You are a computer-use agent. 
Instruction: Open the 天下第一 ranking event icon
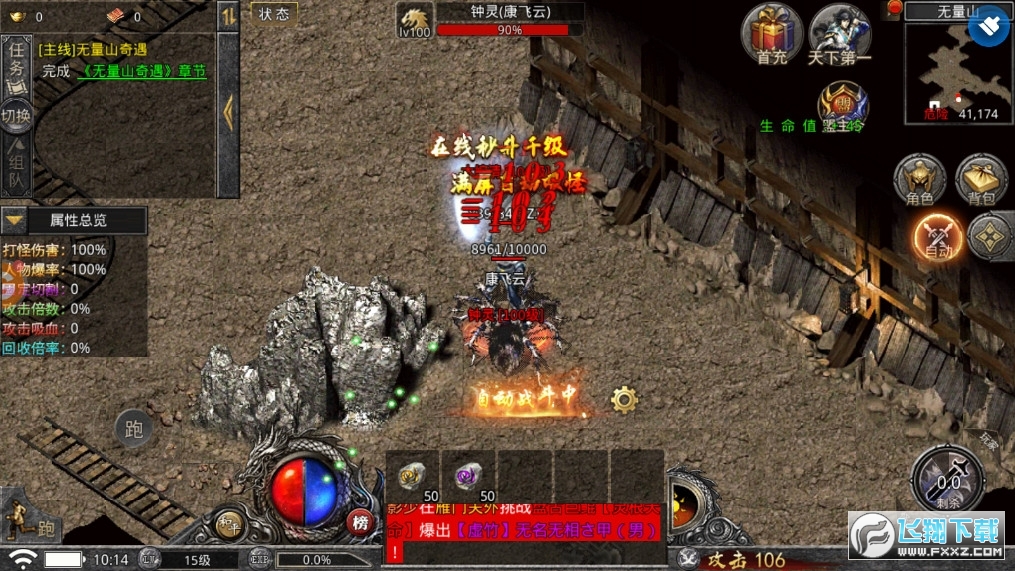[x=839, y=32]
